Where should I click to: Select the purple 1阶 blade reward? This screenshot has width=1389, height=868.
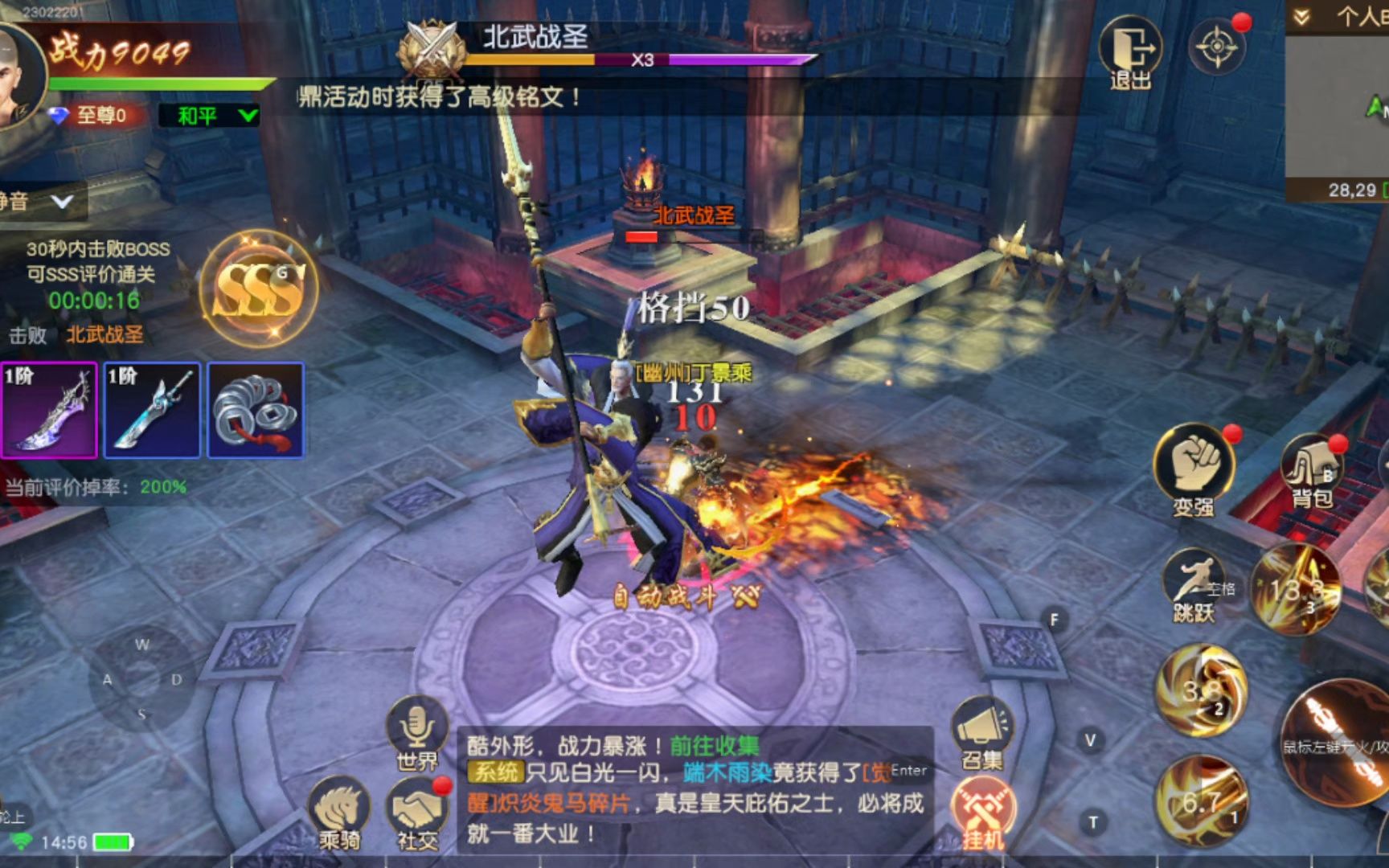[x=50, y=411]
